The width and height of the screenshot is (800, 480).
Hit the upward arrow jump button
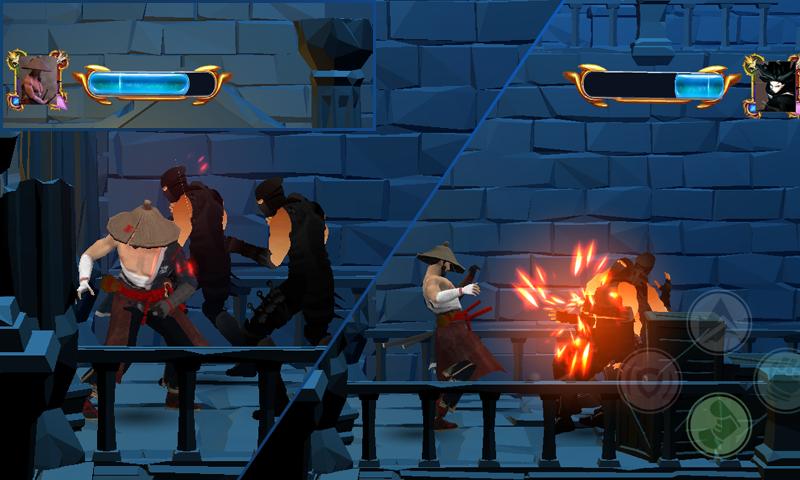720,322
